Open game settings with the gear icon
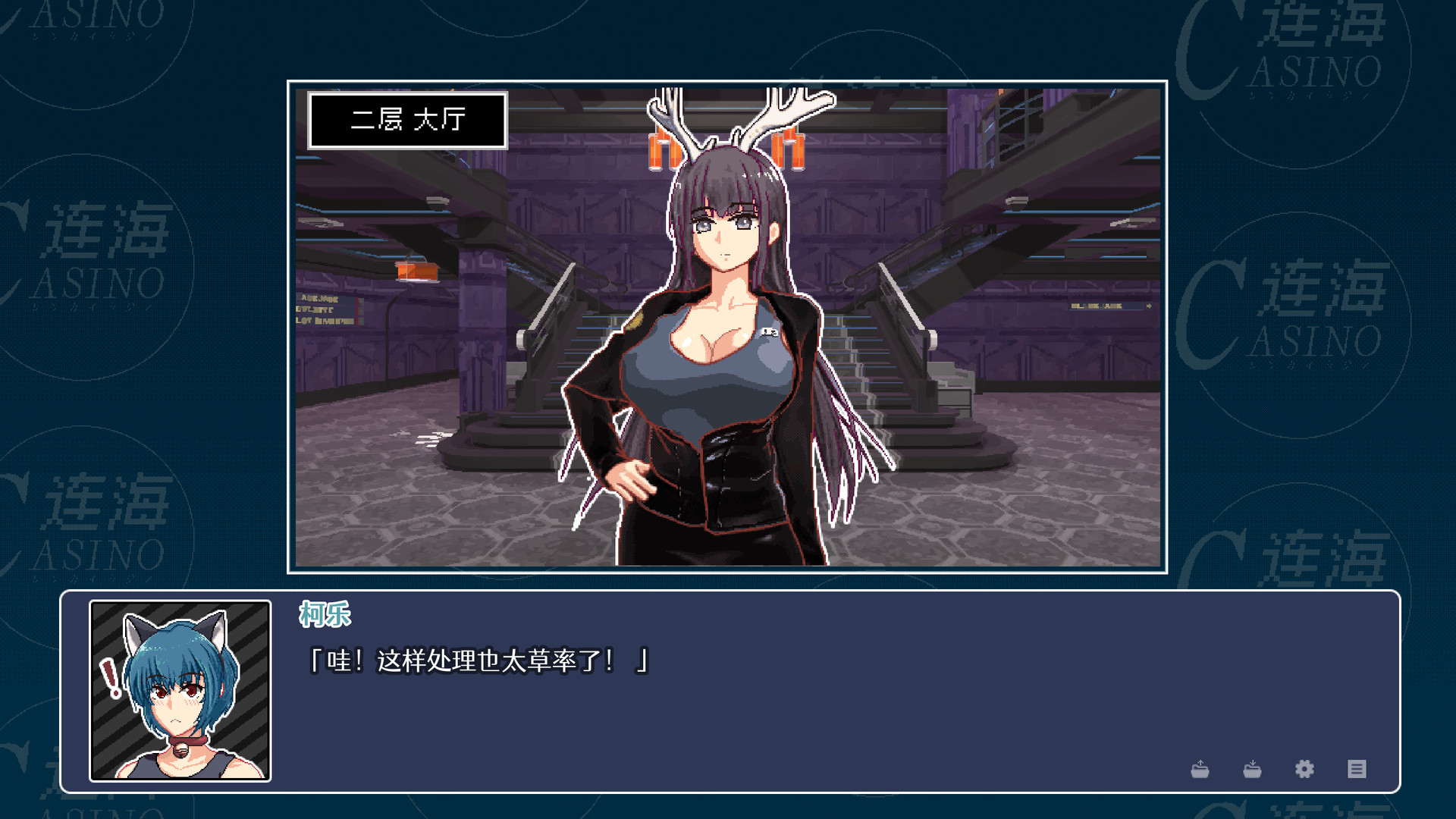Viewport: 1456px width, 819px height. (x=1305, y=769)
